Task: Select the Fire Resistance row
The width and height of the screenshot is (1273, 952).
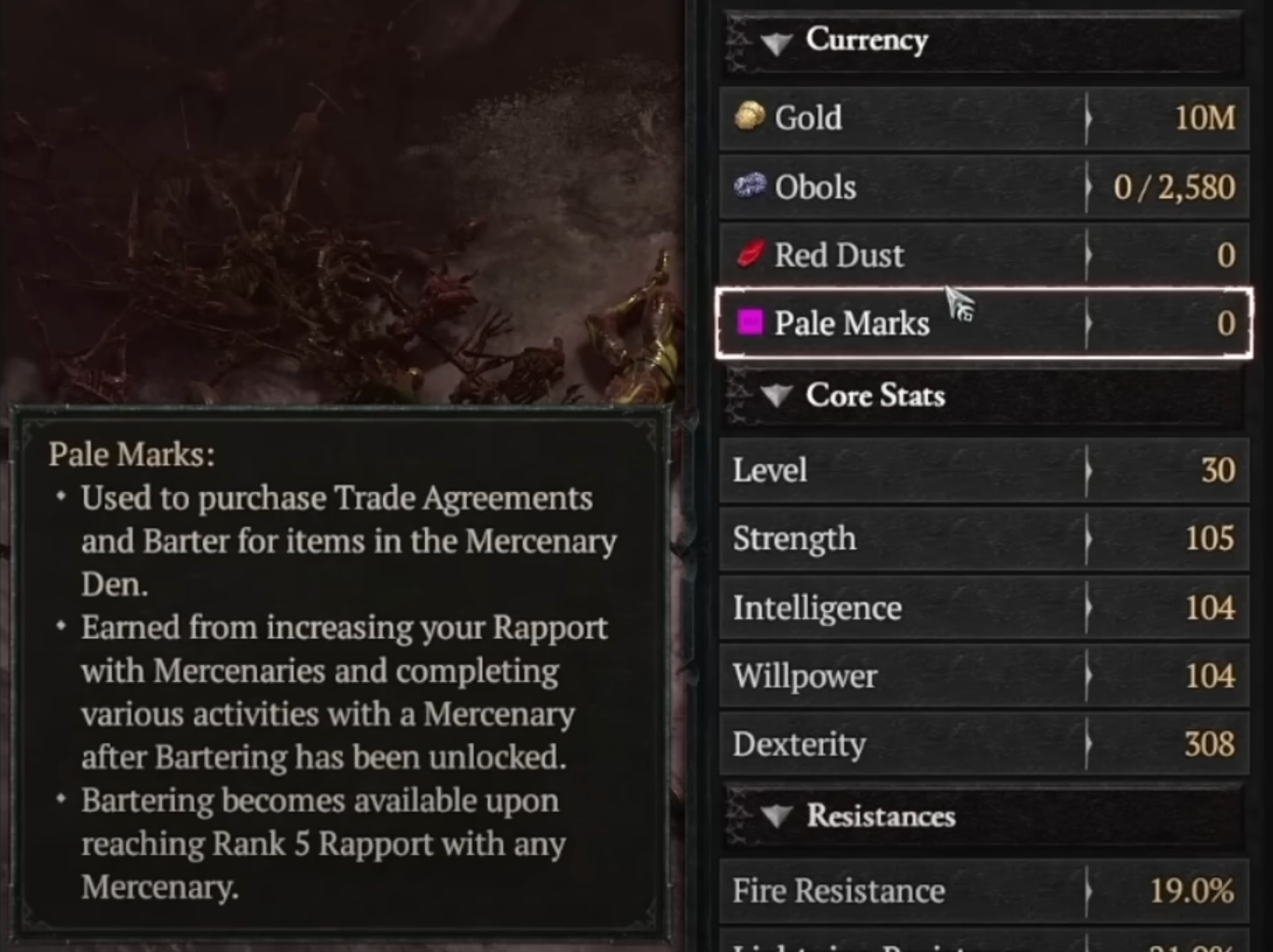Action: [983, 891]
